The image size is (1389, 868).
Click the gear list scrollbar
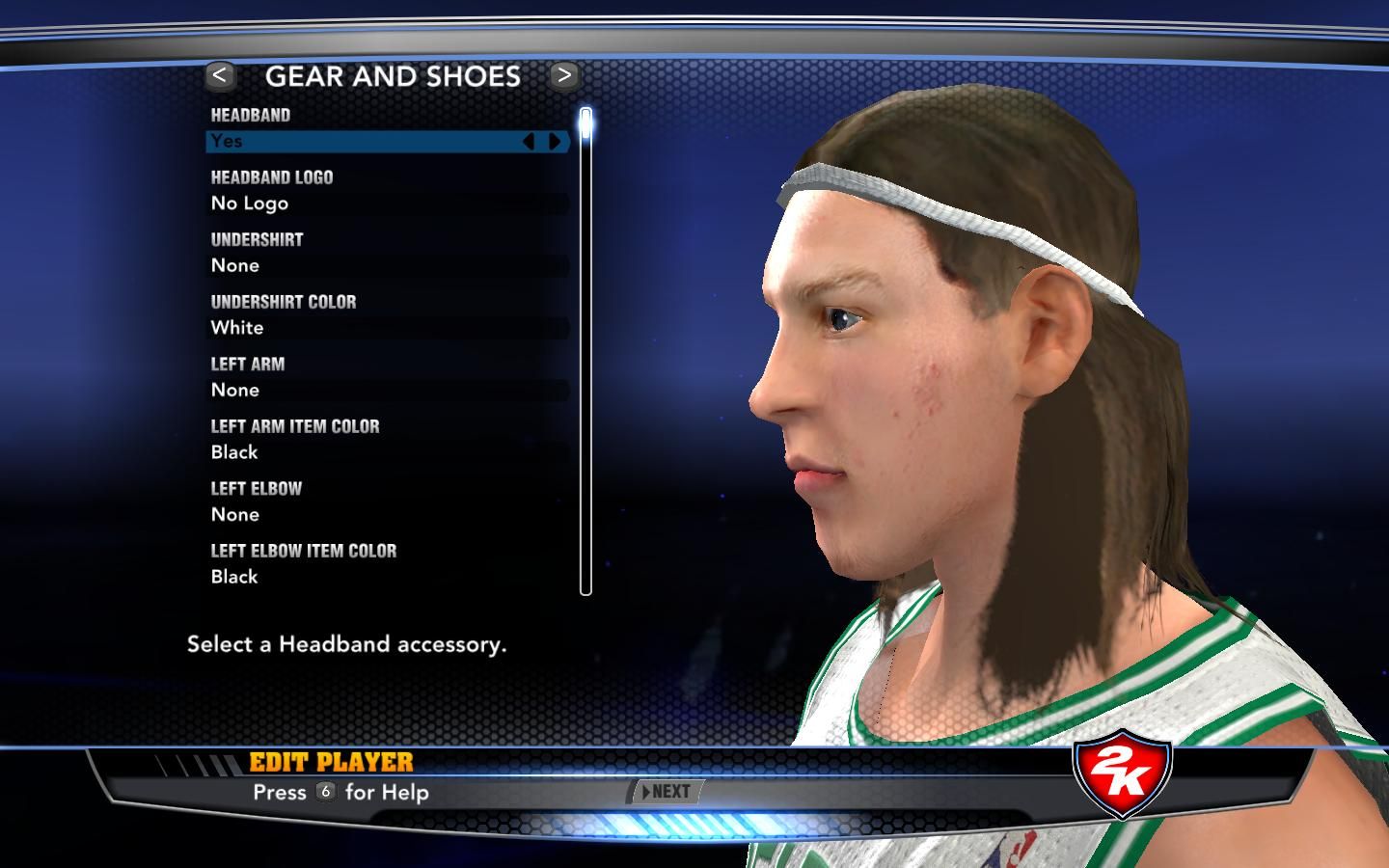click(x=586, y=352)
